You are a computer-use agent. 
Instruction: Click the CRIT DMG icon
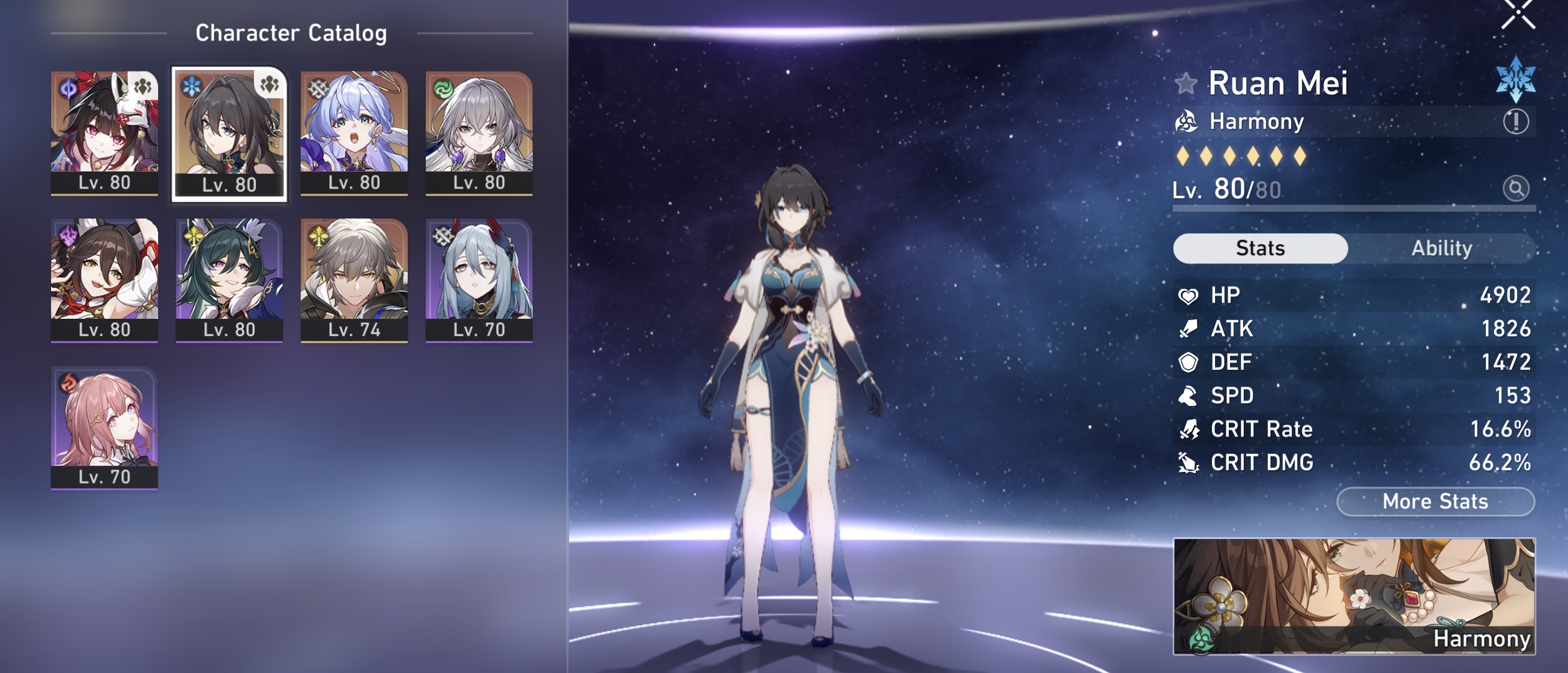pos(1189,463)
